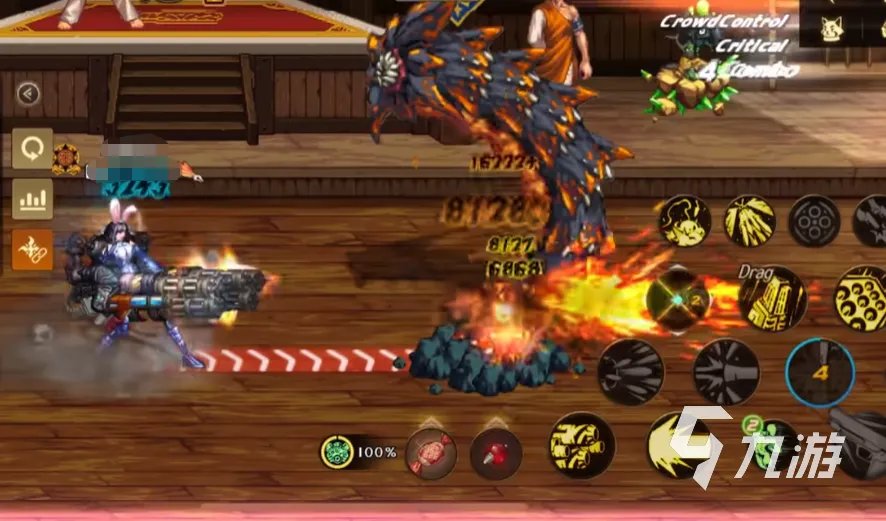
Task: Collapse the side panel with the back arrow
Action: (28, 94)
